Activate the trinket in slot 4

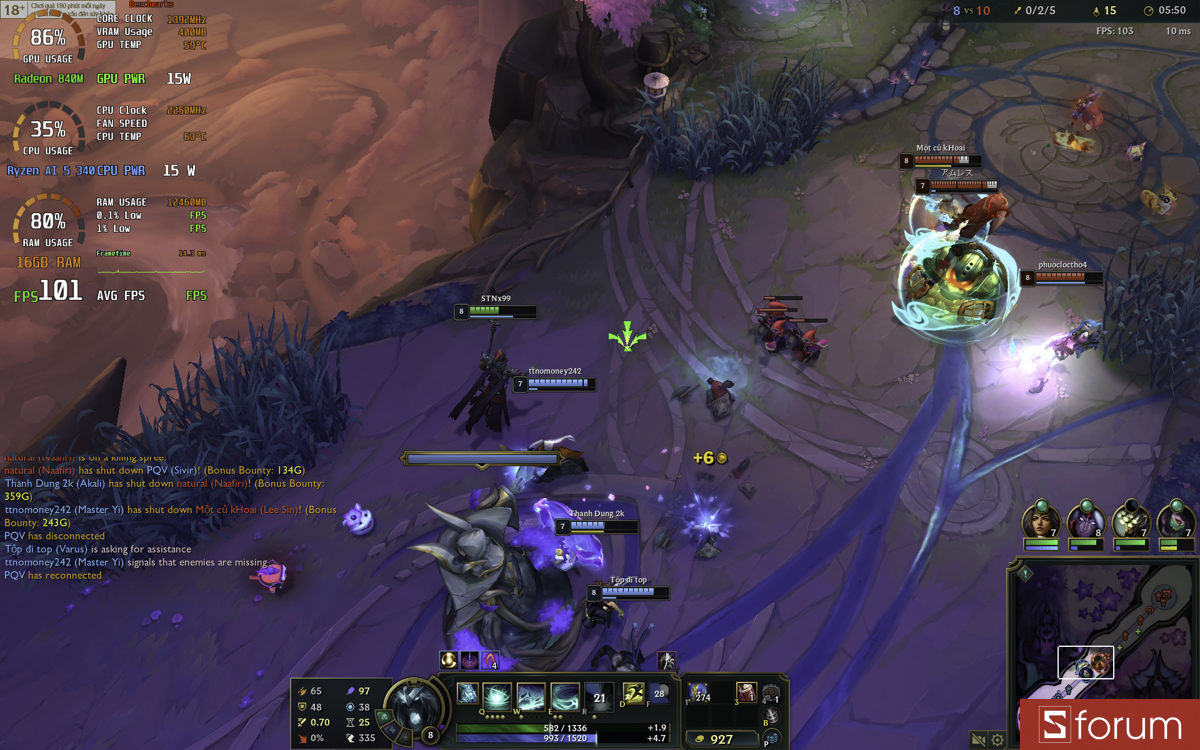(x=771, y=694)
